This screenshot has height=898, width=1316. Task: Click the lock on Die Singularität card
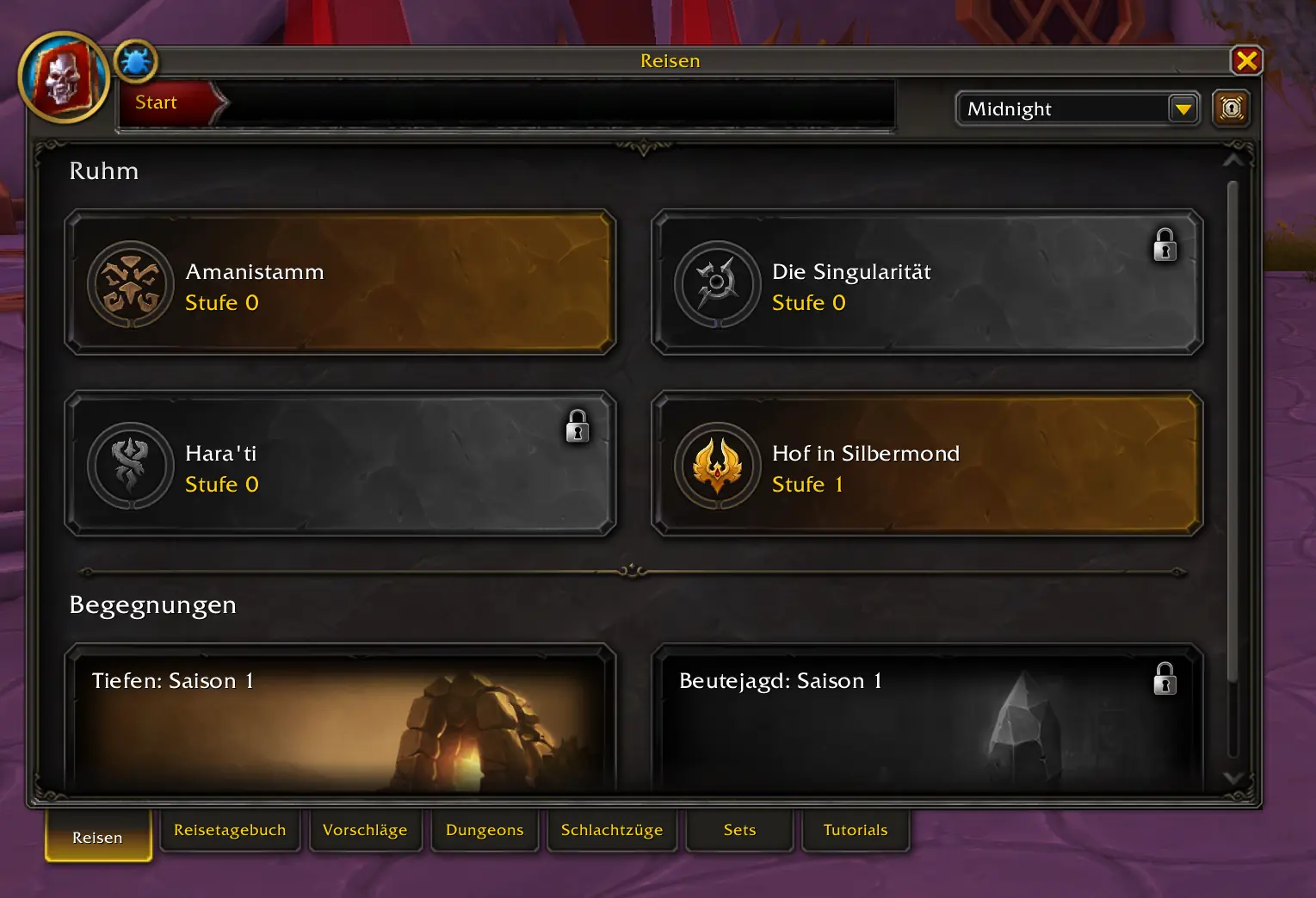[1165, 245]
